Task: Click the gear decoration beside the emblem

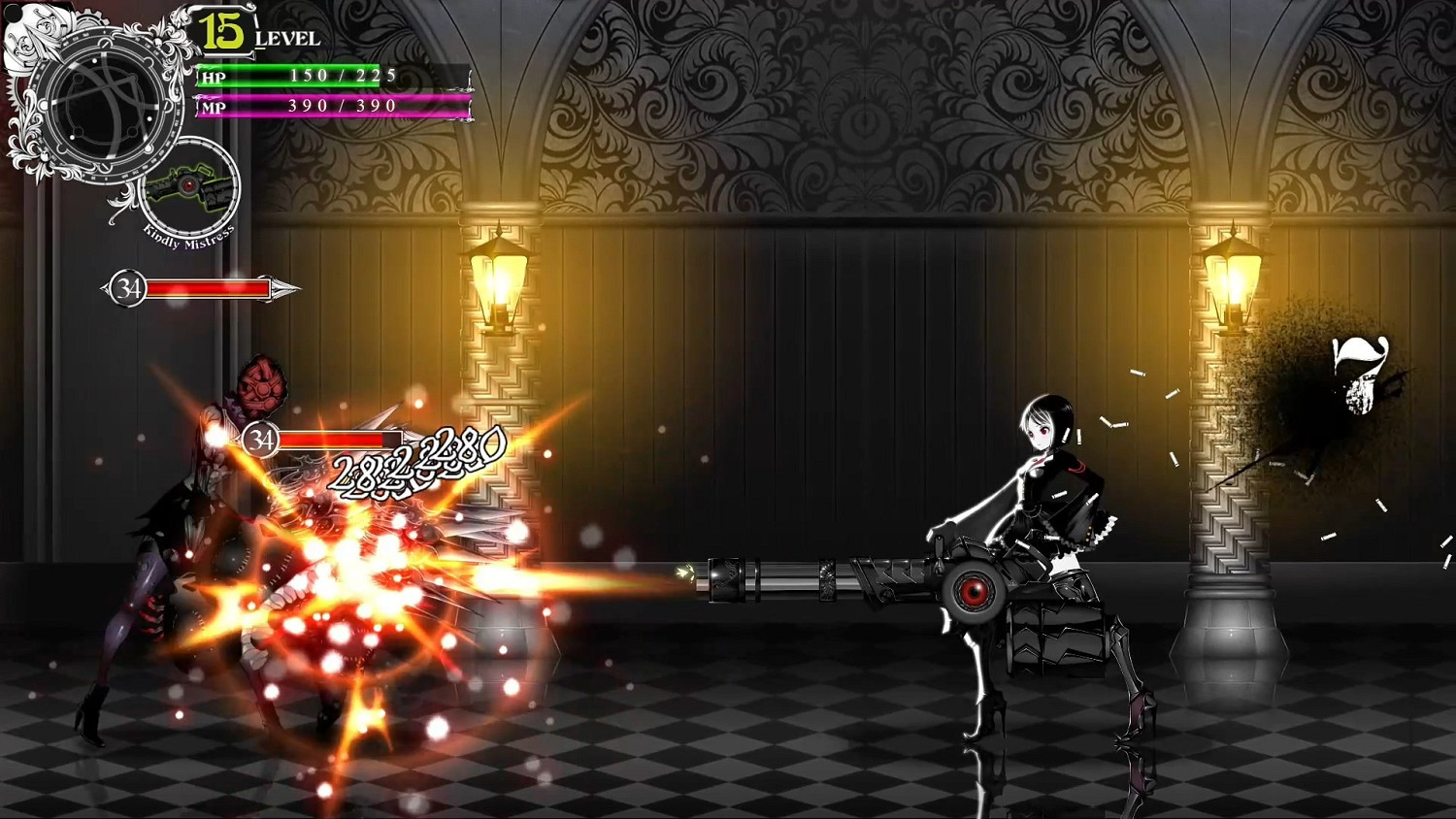Action: pyautogui.click(x=91, y=18)
